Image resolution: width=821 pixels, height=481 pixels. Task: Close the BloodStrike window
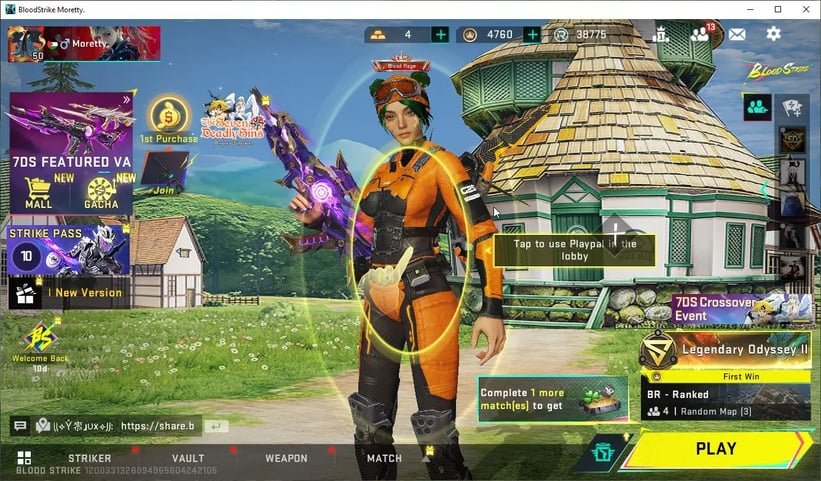[x=806, y=9]
